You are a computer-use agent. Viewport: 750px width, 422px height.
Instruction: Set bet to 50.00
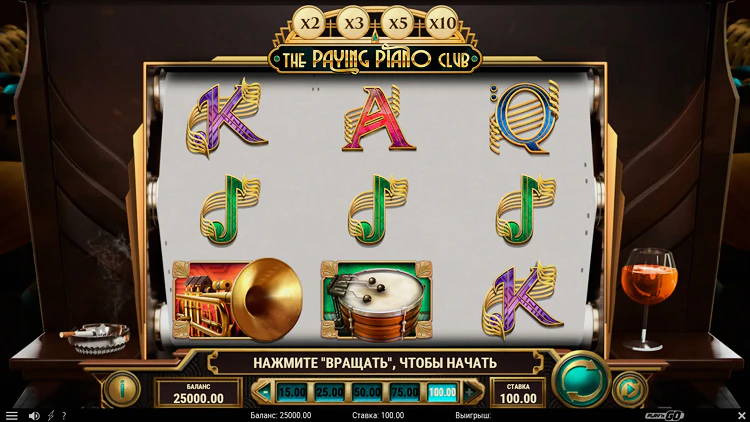pyautogui.click(x=367, y=392)
